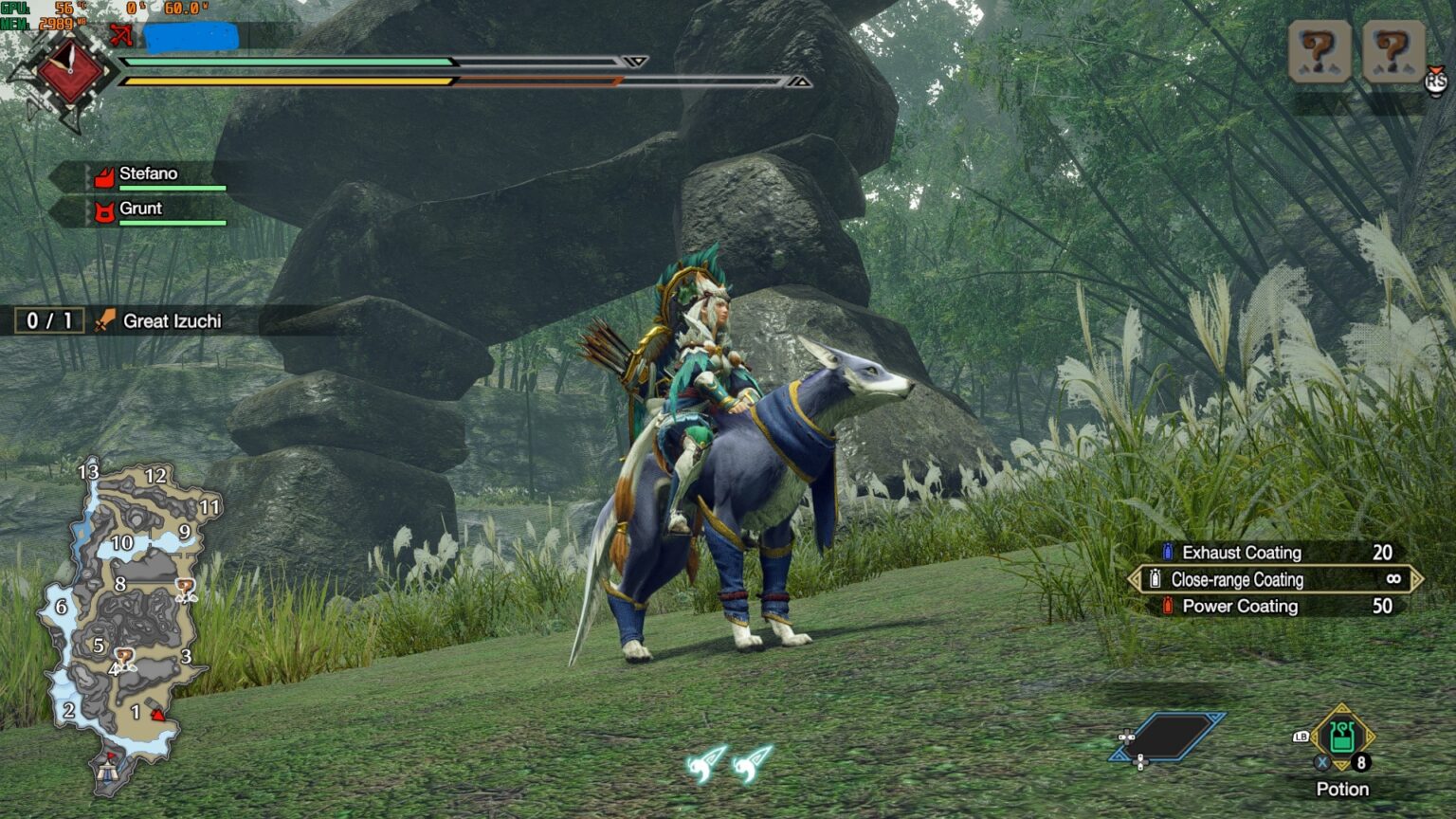Click the Palamute fang icon beside Grunt's name
The height and width of the screenshot is (819, 1456).
coord(106,210)
